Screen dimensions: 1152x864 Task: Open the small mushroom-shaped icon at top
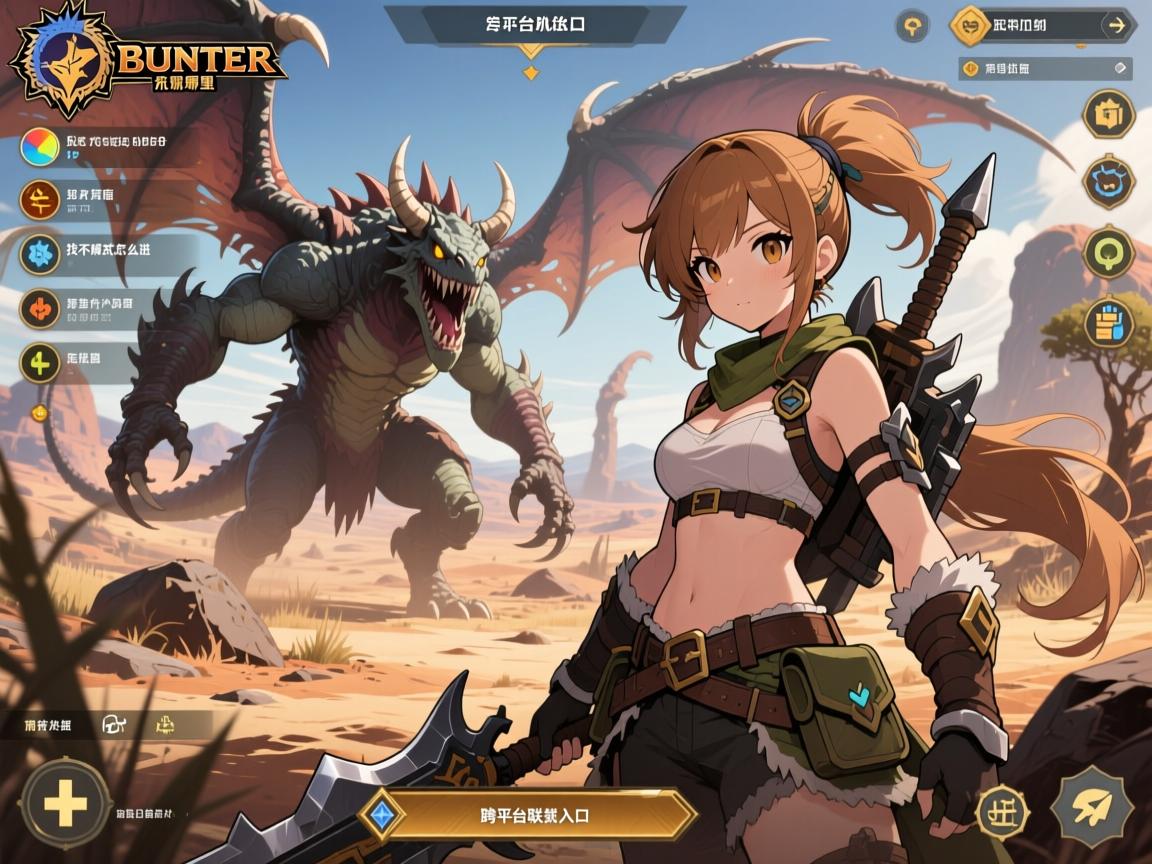pyautogui.click(x=912, y=26)
